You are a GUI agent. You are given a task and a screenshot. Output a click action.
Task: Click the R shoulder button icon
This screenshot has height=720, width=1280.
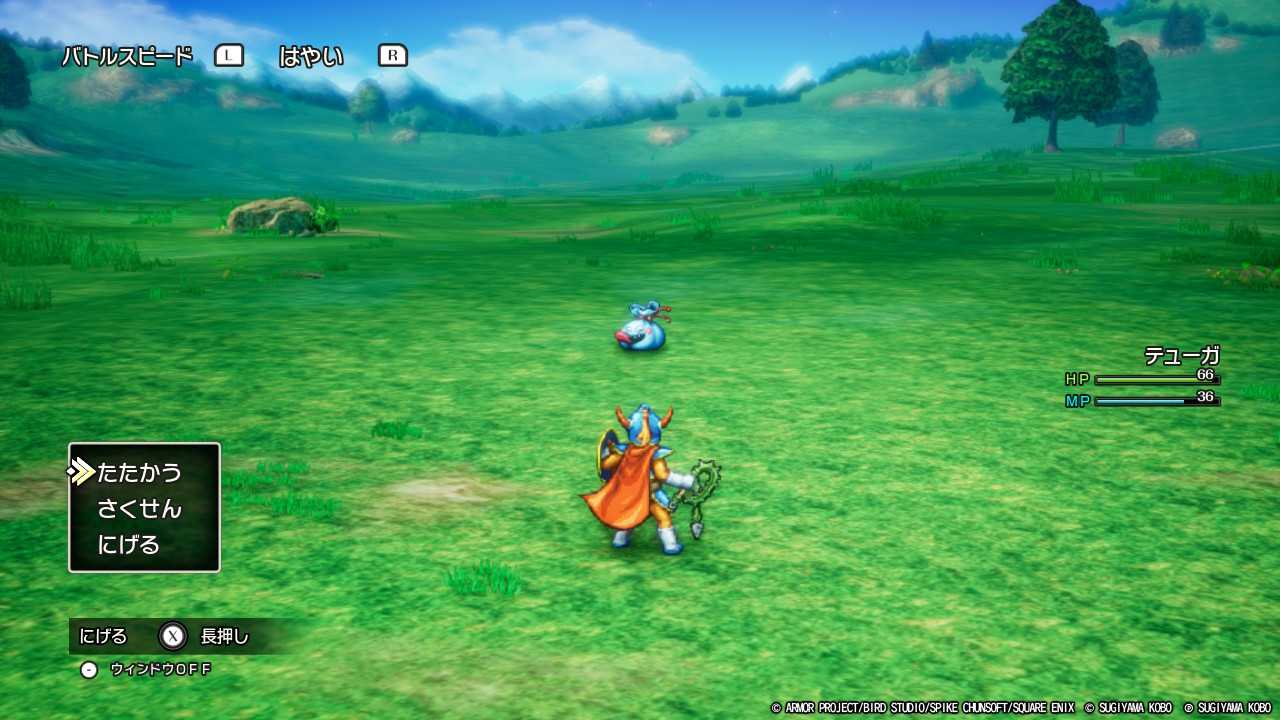392,56
